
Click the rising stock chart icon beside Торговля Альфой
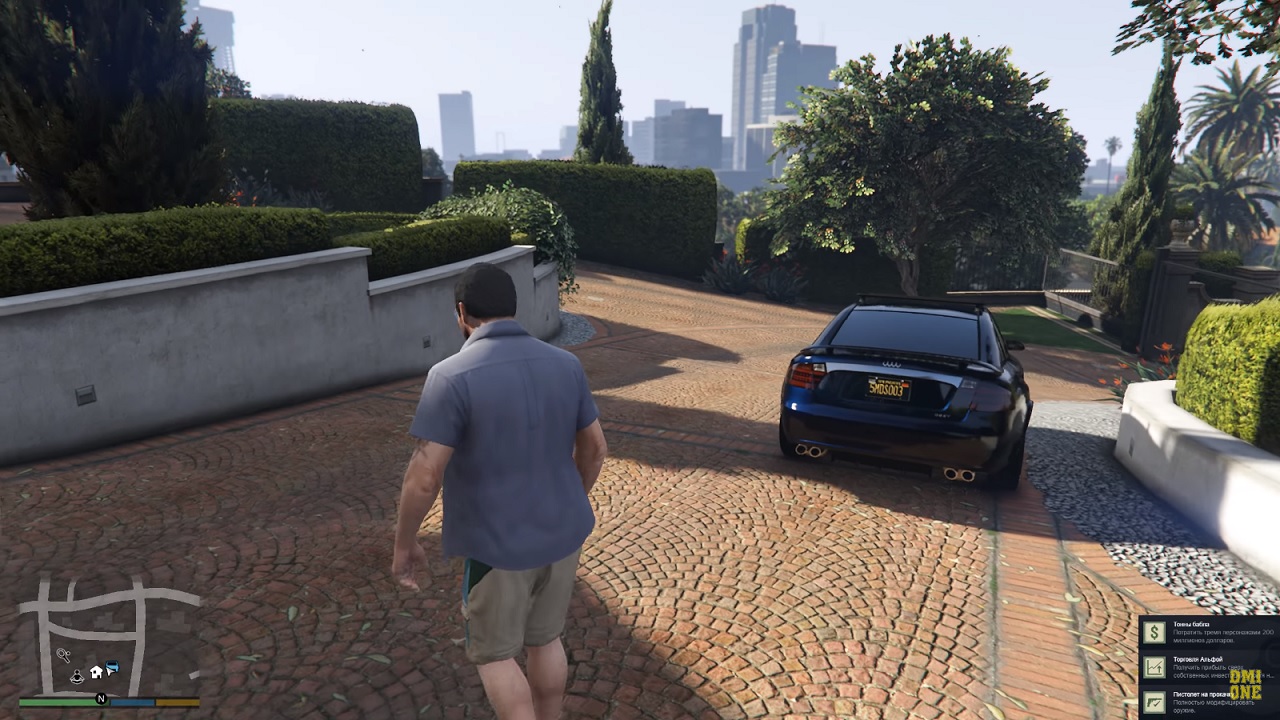[x=1155, y=667]
